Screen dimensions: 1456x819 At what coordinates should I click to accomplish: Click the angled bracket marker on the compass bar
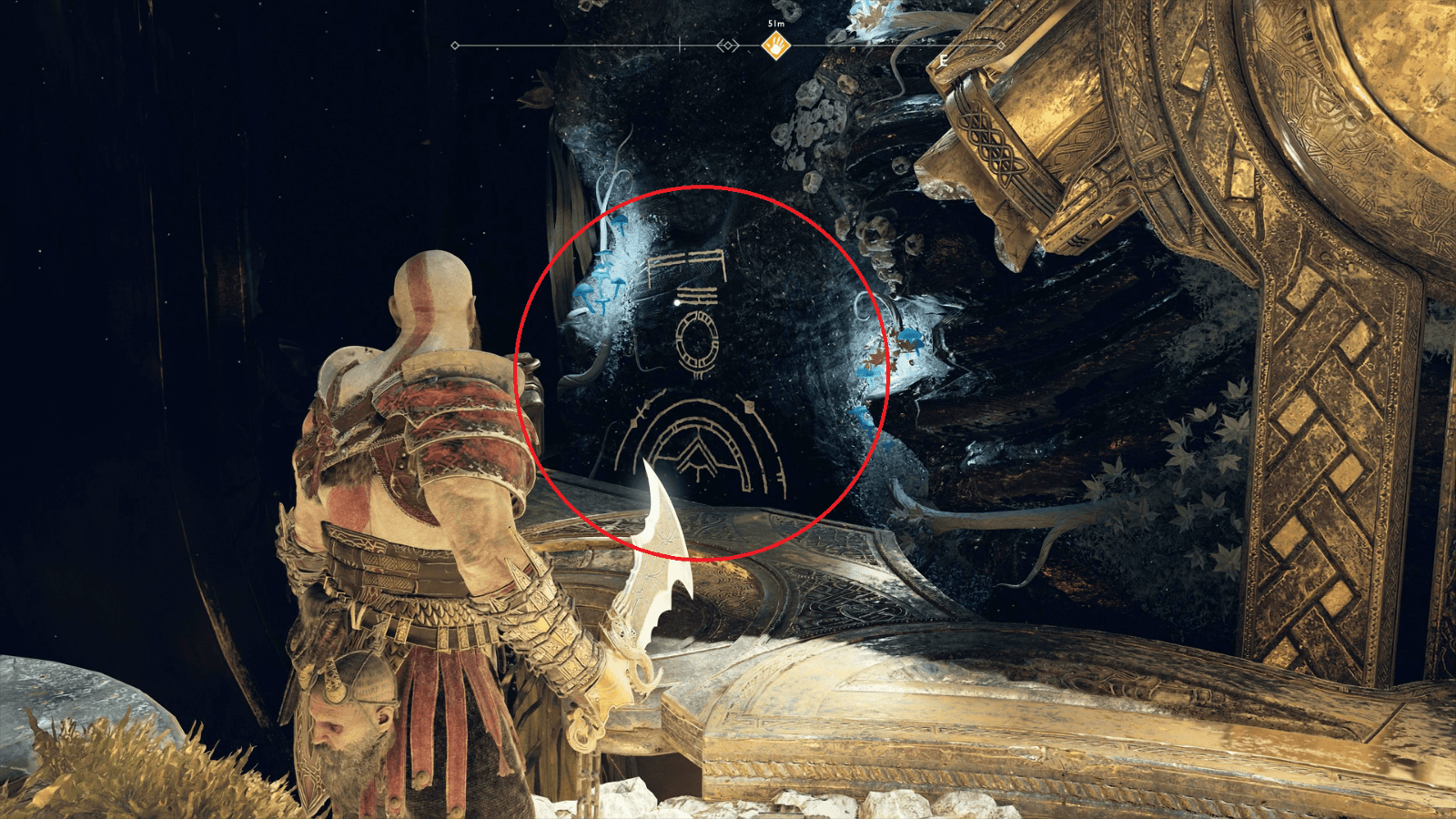coord(728,45)
